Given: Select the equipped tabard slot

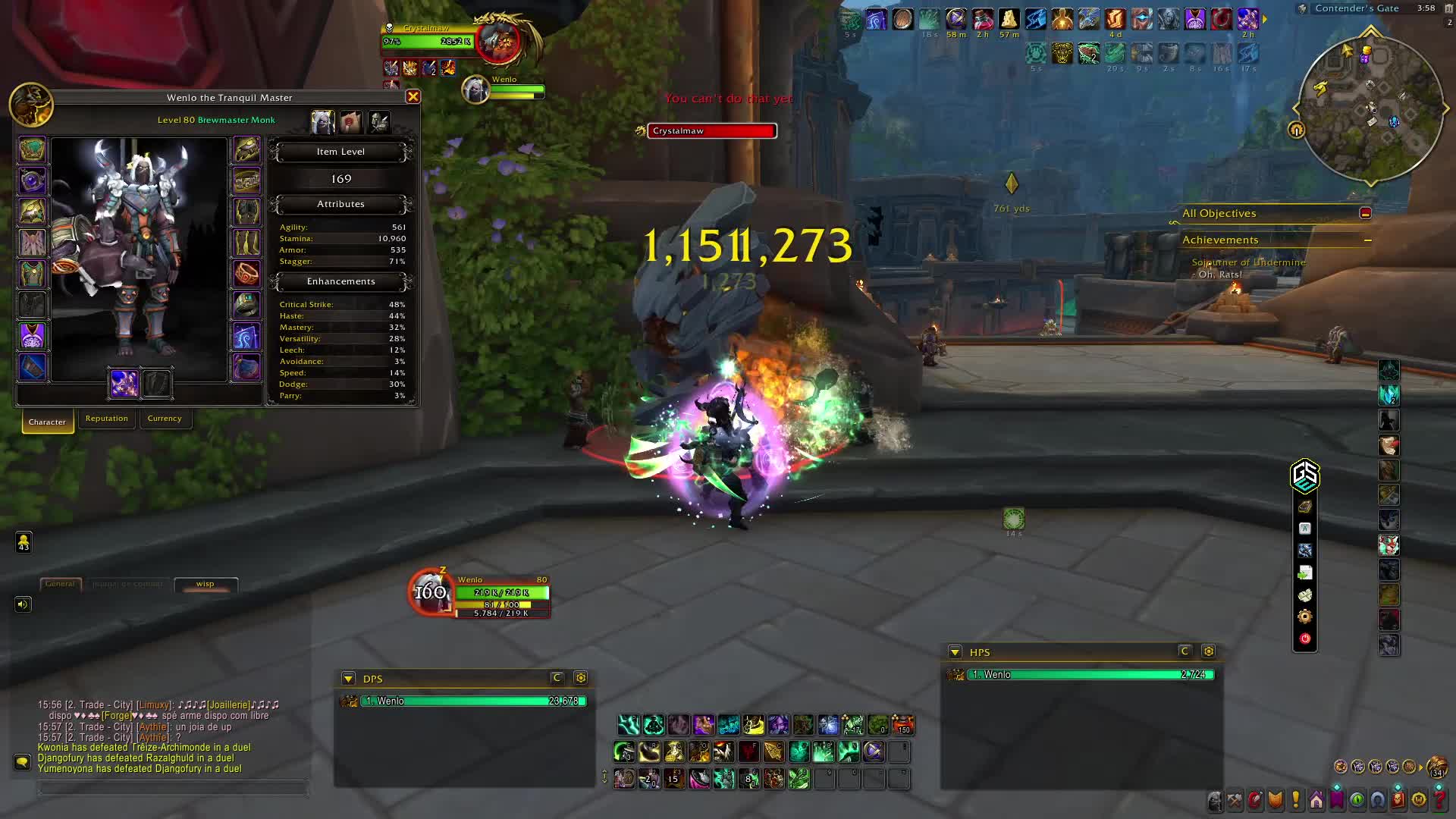Looking at the screenshot, I should (32, 336).
